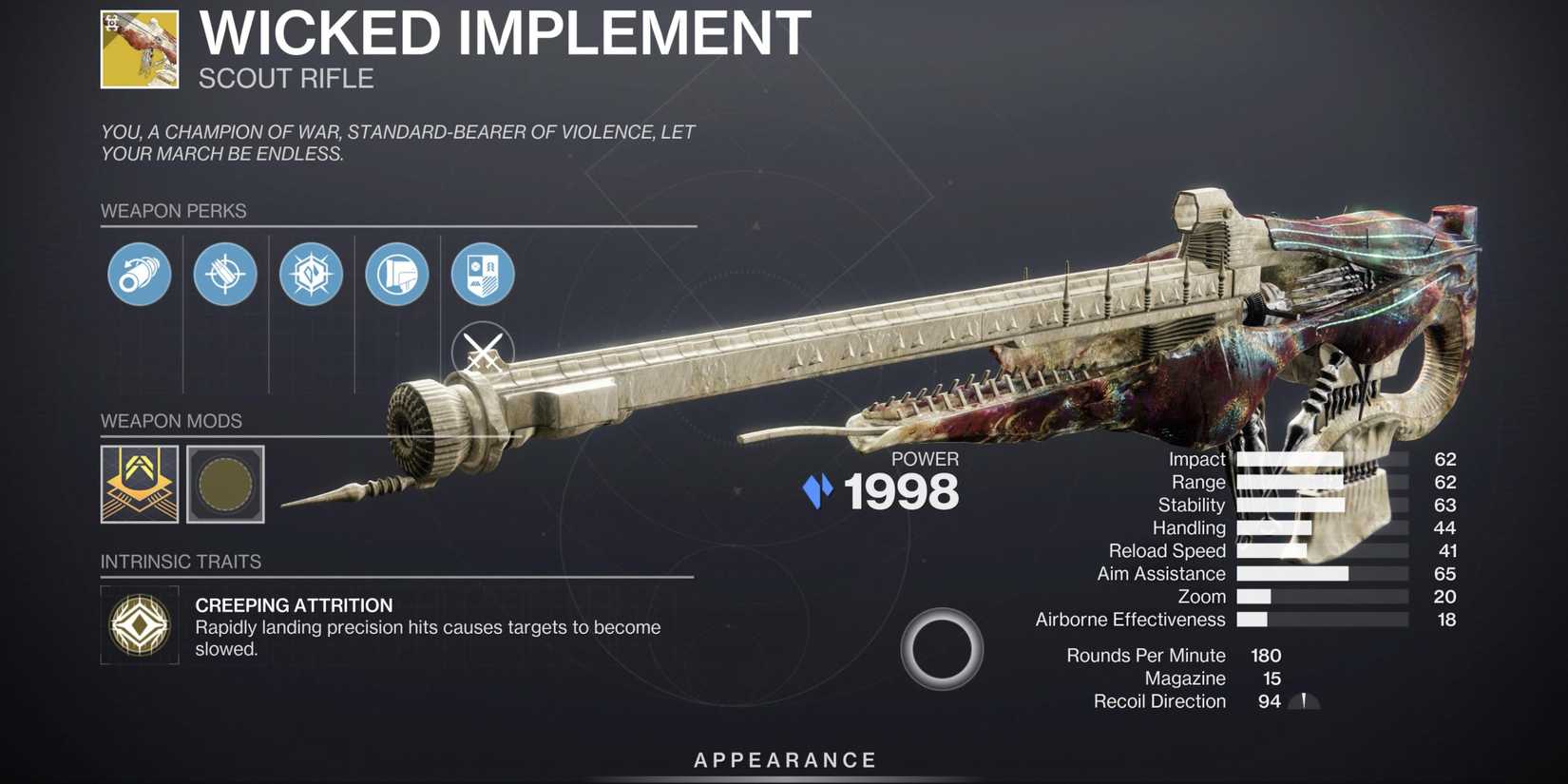Open the magazine perk with bullet reticle icon

coord(225,275)
